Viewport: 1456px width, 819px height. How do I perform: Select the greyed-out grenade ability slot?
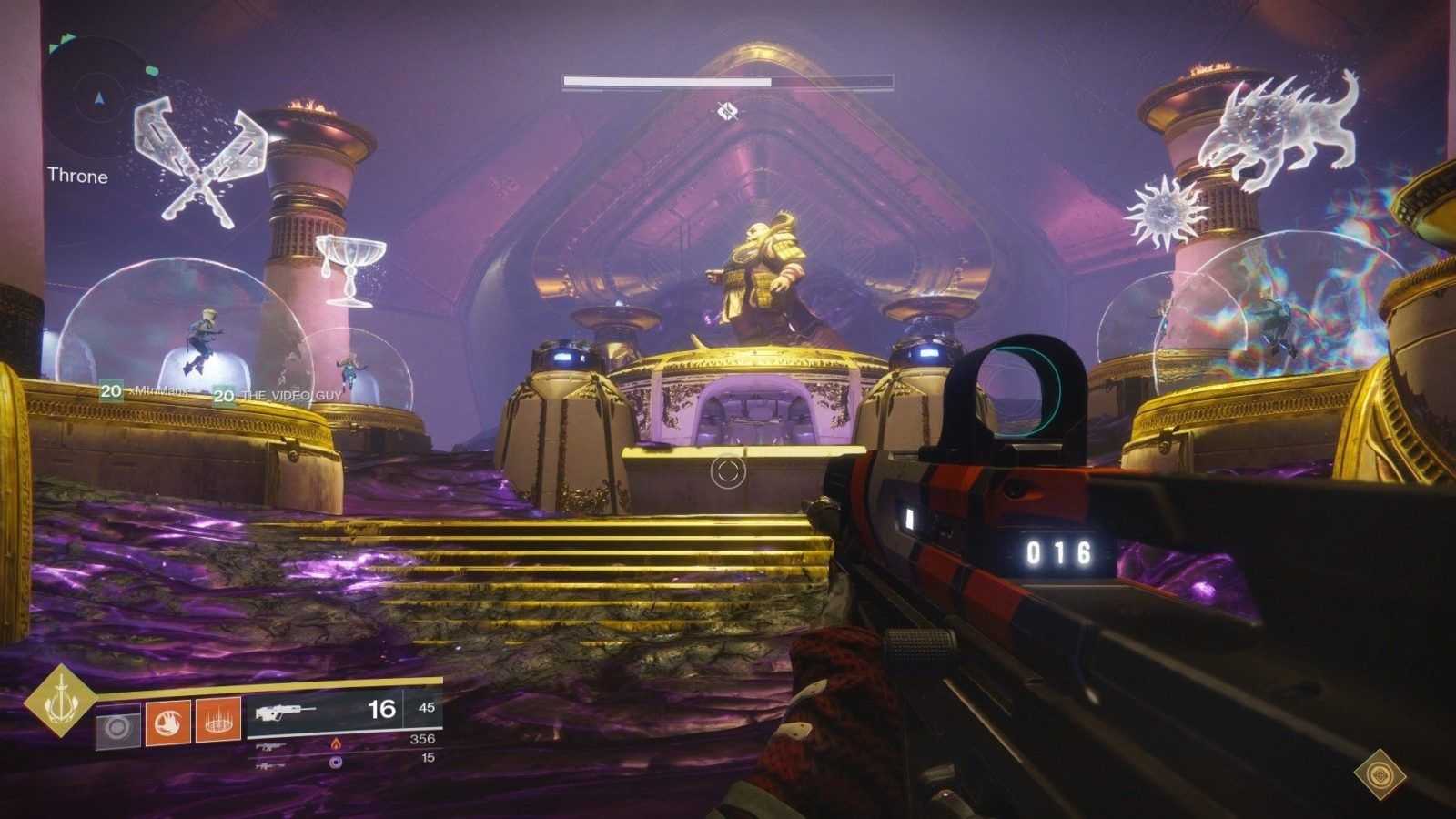(118, 725)
